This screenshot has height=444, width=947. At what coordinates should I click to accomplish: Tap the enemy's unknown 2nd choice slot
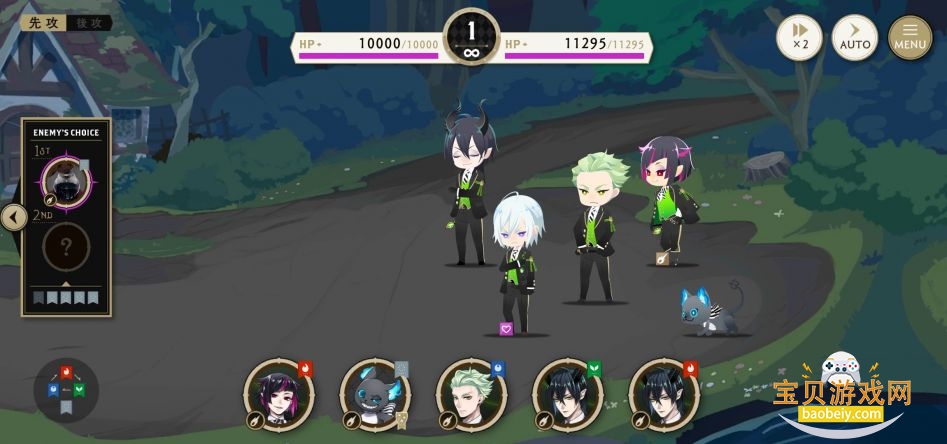coord(67,247)
